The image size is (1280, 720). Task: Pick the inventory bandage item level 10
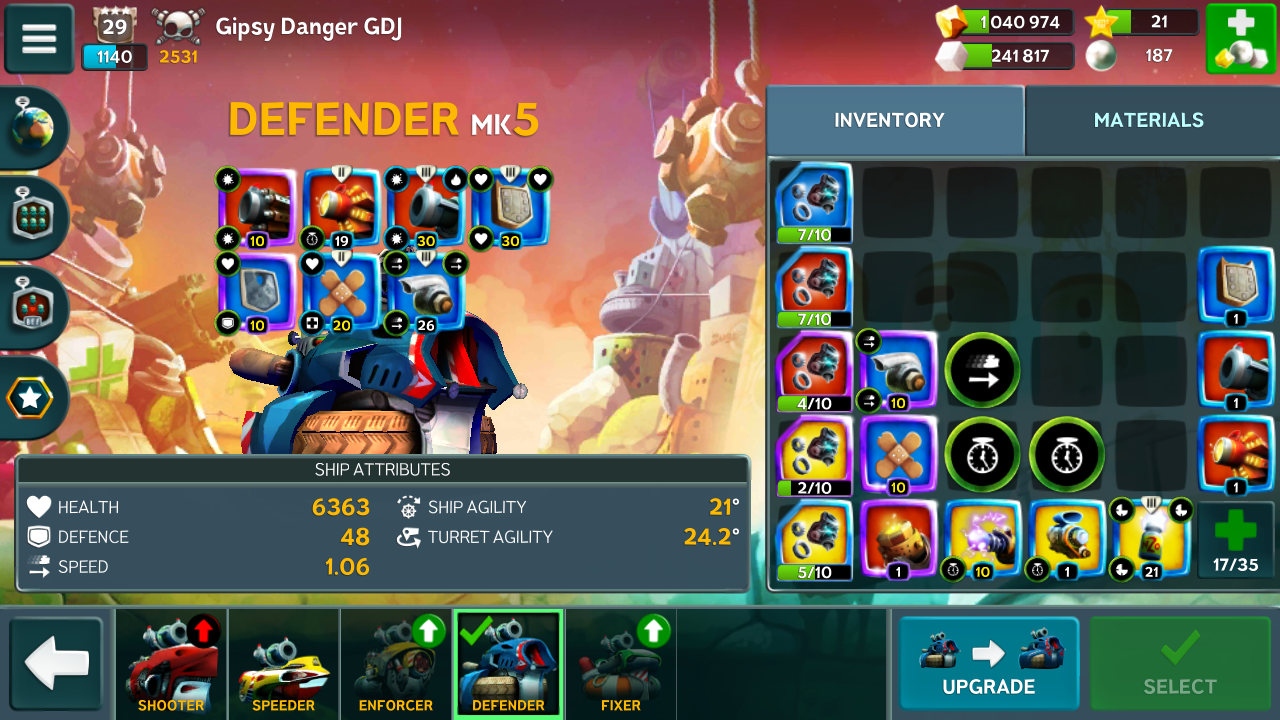pyautogui.click(x=898, y=456)
